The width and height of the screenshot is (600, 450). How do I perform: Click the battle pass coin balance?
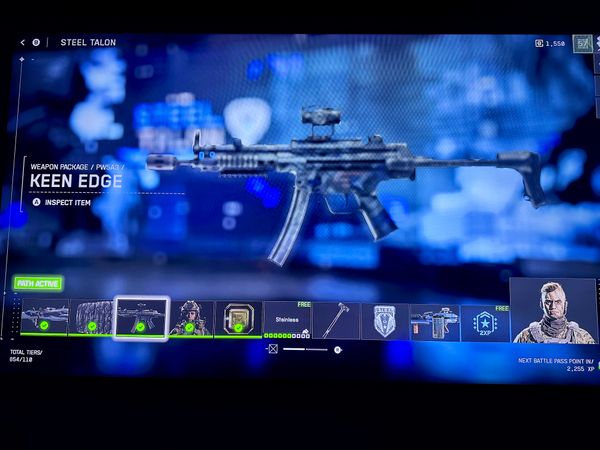pos(551,44)
